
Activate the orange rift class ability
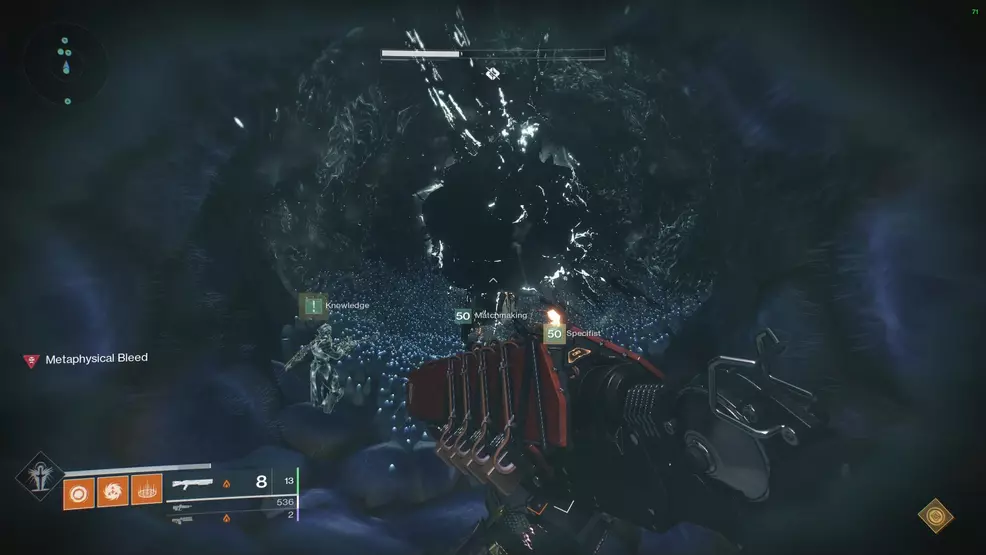click(x=146, y=490)
